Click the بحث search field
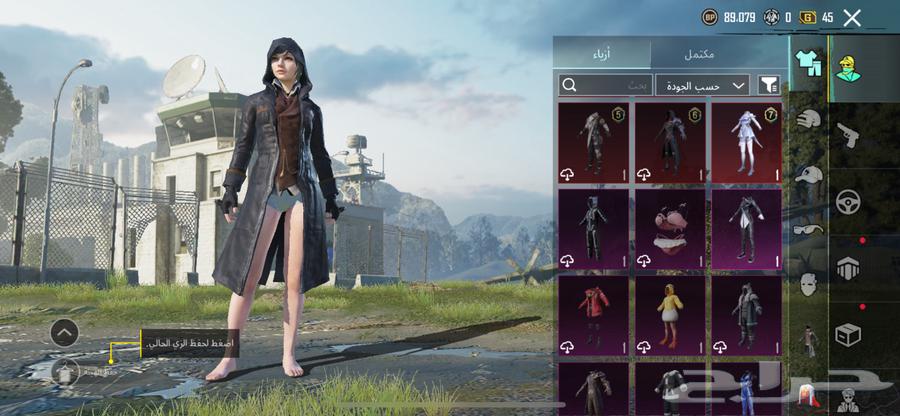900x416 pixels. (606, 86)
